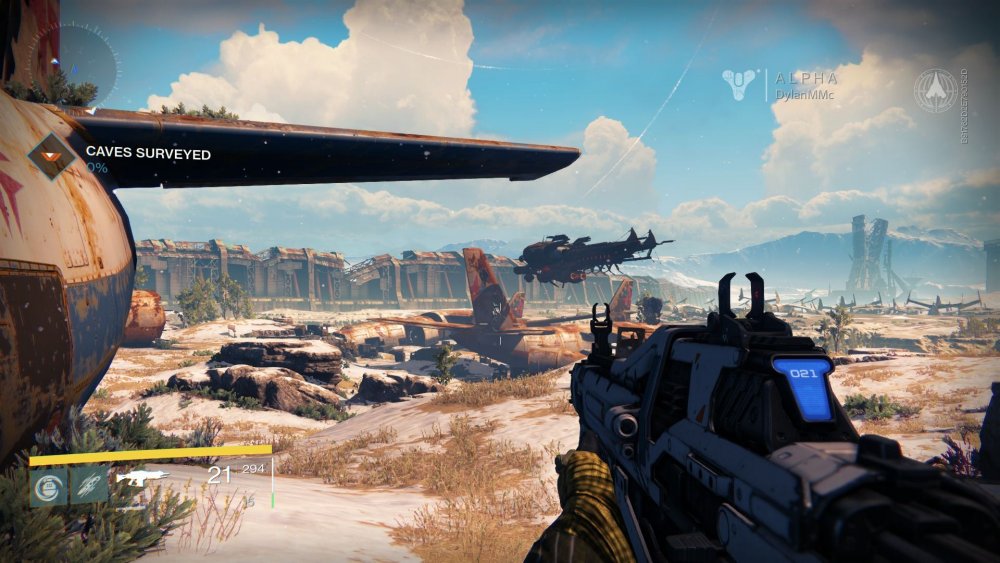Click the circular emblem badge
Viewport: 1000px width, 563px height.
point(936,90)
